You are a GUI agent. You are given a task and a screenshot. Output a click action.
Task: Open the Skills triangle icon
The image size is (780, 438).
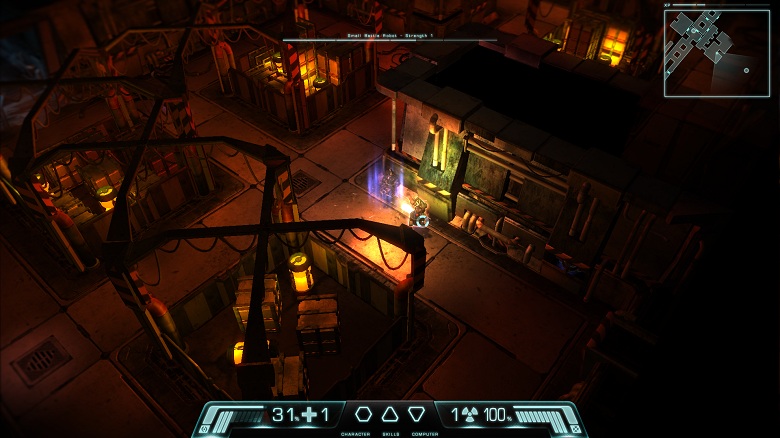(390, 414)
